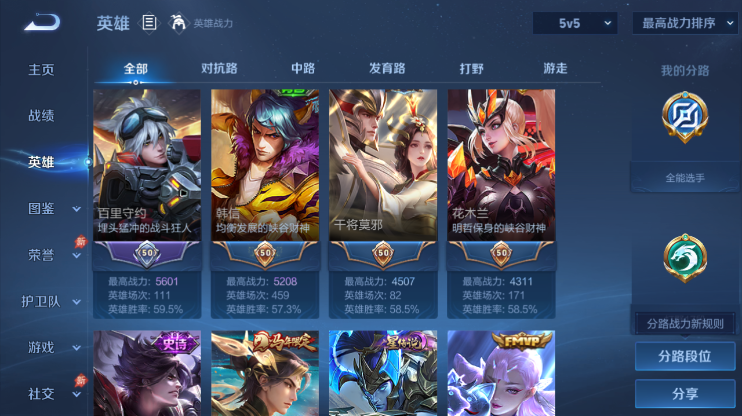
Task: Select the 花木兰 hero card
Action: tap(501, 180)
